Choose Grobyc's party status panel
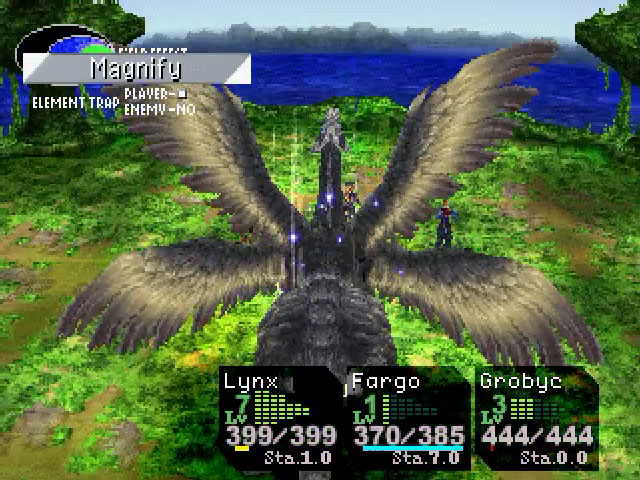The height and width of the screenshot is (480, 640). pyautogui.click(x=535, y=418)
